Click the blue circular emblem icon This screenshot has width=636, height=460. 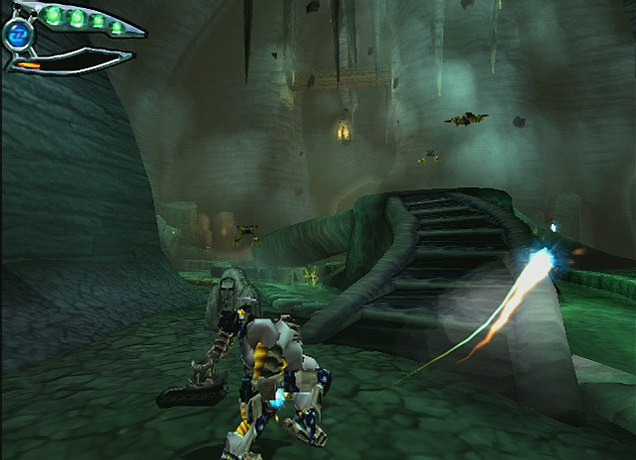coord(17,35)
